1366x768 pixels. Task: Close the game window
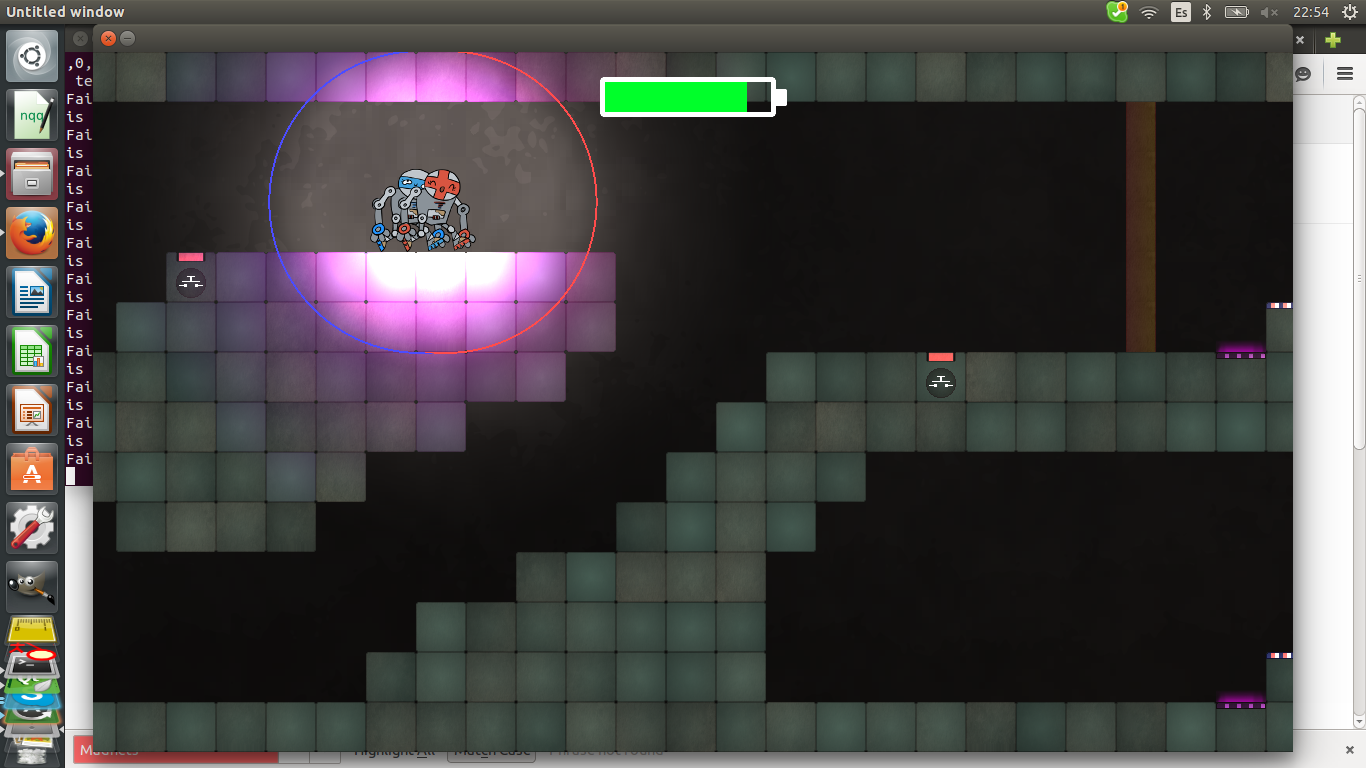pyautogui.click(x=108, y=39)
